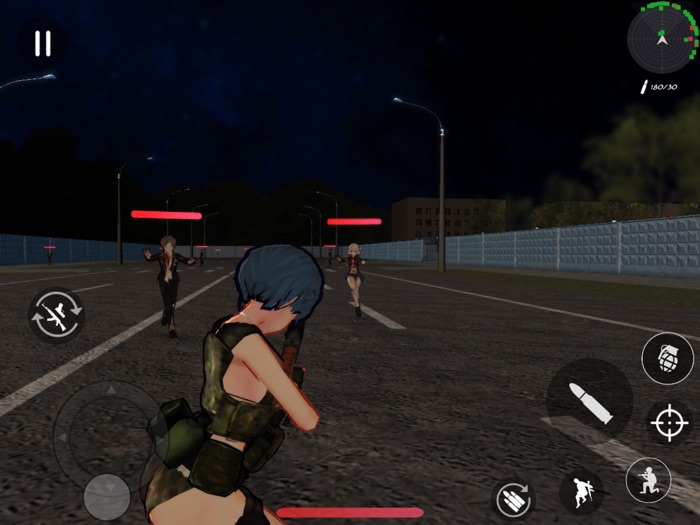Aim with the crosshair button
This screenshot has width=700, height=525.
pos(668,423)
